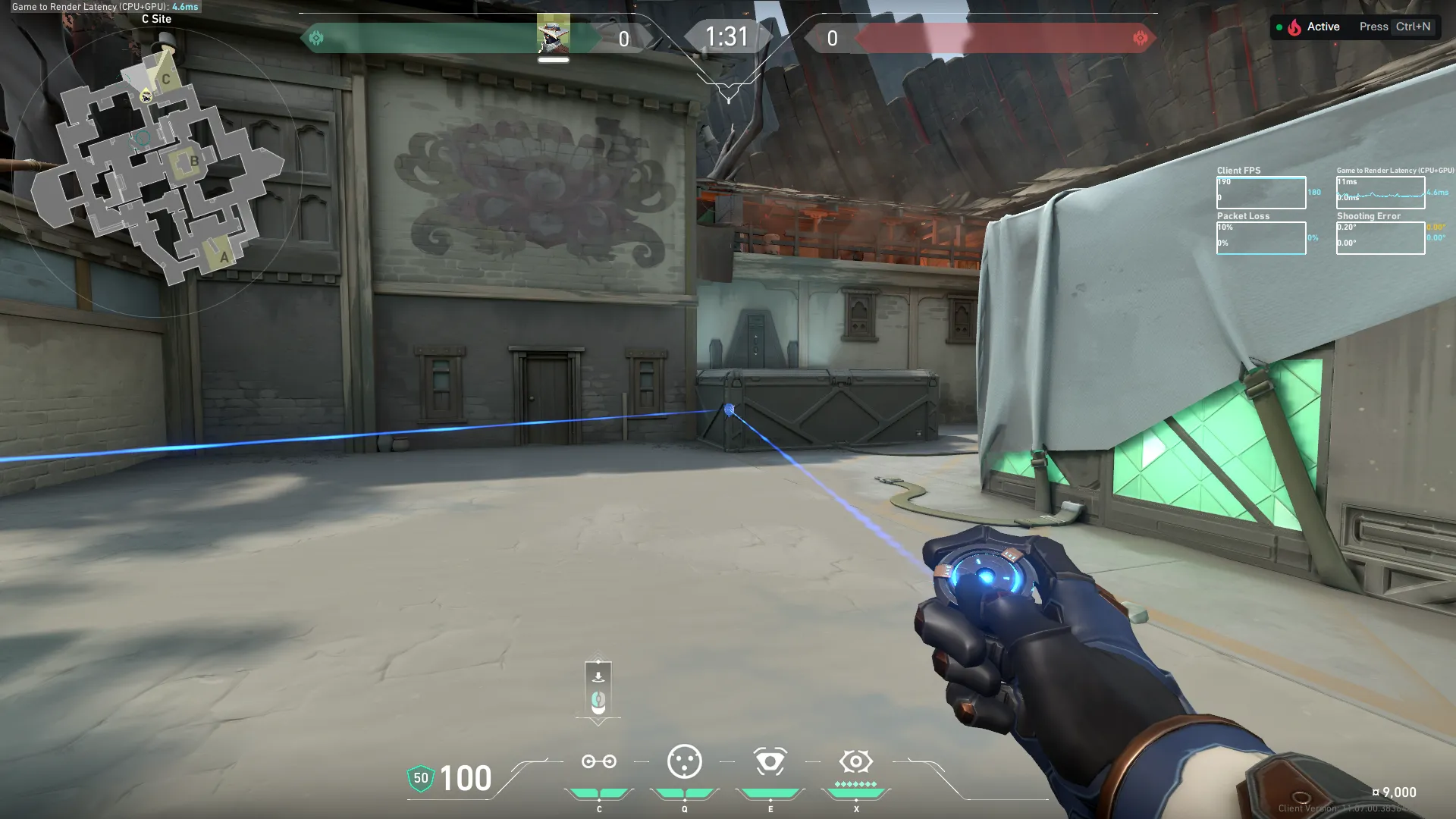Activate the Cyber Cage ability icon

[684, 761]
